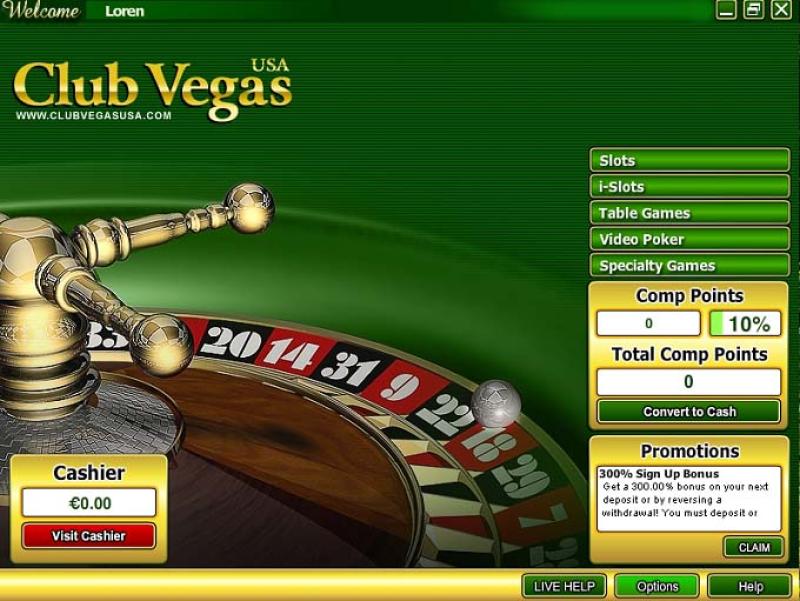This screenshot has height=601, width=800.
Task: Open the Options menu
Action: click(x=657, y=586)
